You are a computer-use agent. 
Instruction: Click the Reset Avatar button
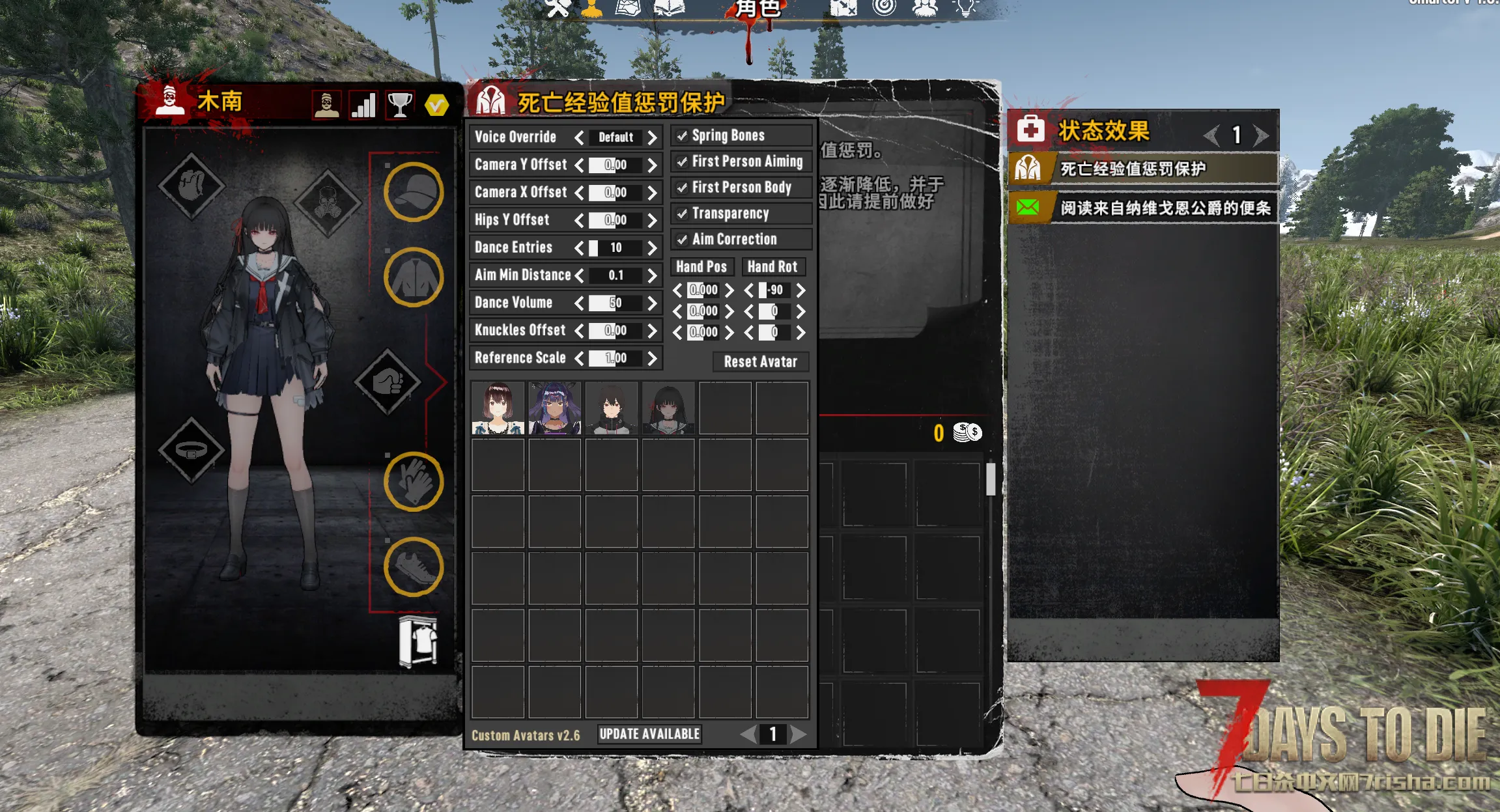point(760,362)
